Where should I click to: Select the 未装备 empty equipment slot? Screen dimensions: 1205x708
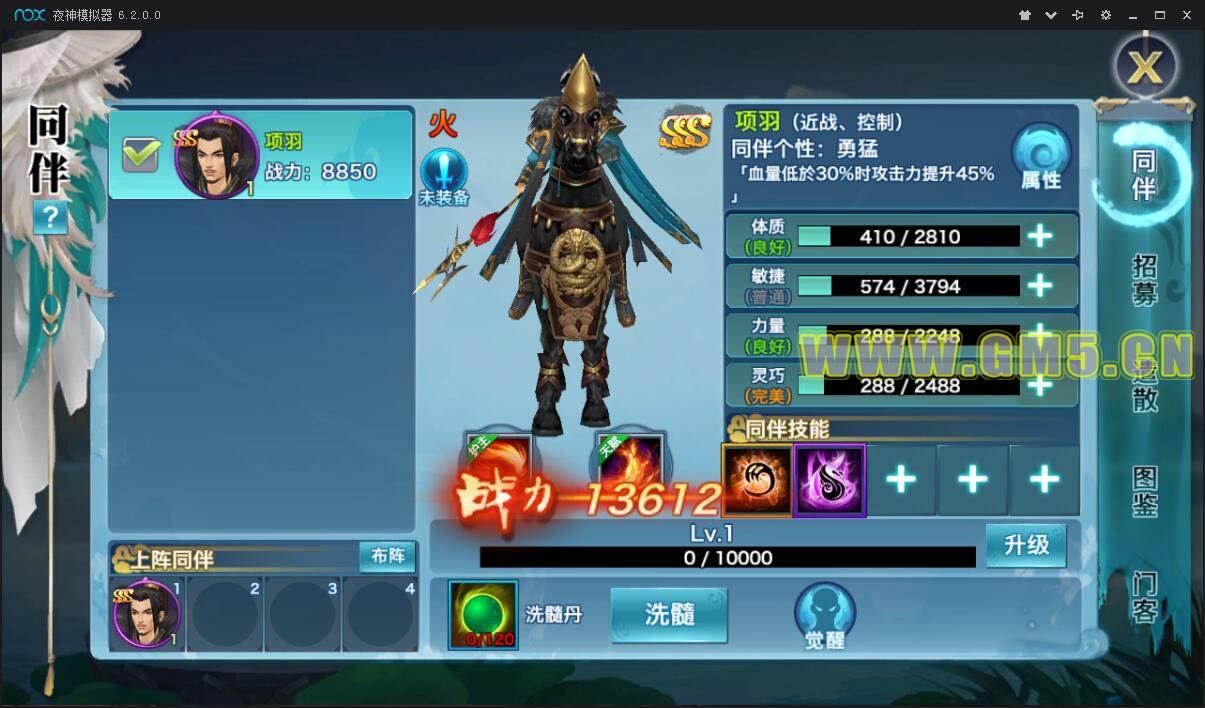click(x=444, y=177)
